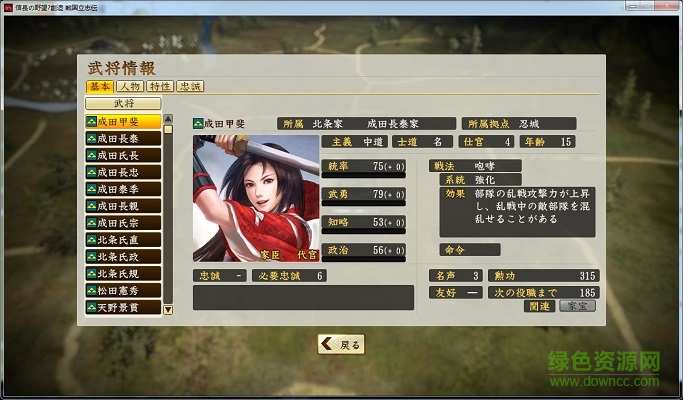Go back with the 戻る button
Image resolution: width=683 pixels, height=400 pixels.
(341, 344)
